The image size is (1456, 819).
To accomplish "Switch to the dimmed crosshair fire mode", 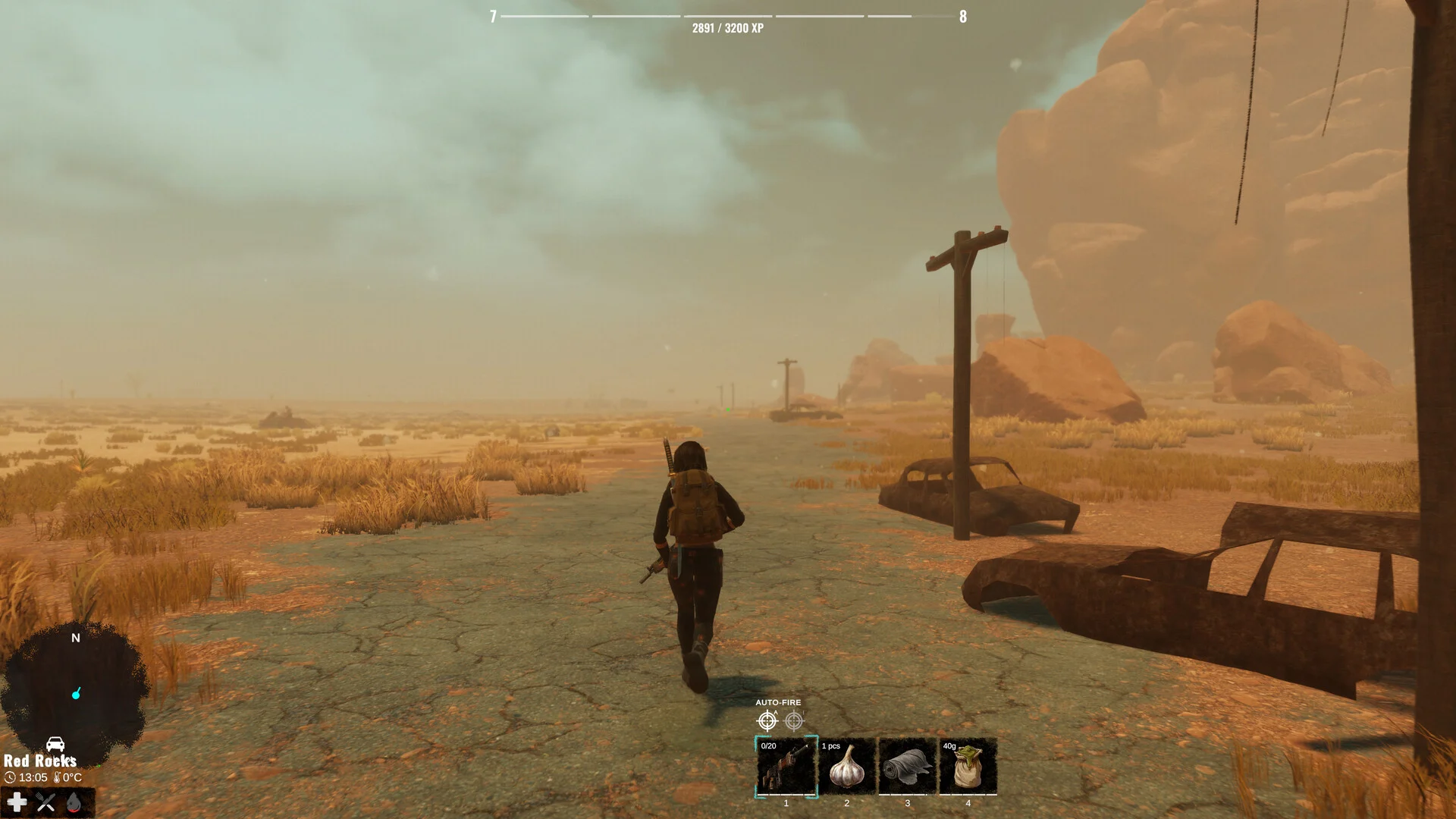I will pyautogui.click(x=794, y=720).
